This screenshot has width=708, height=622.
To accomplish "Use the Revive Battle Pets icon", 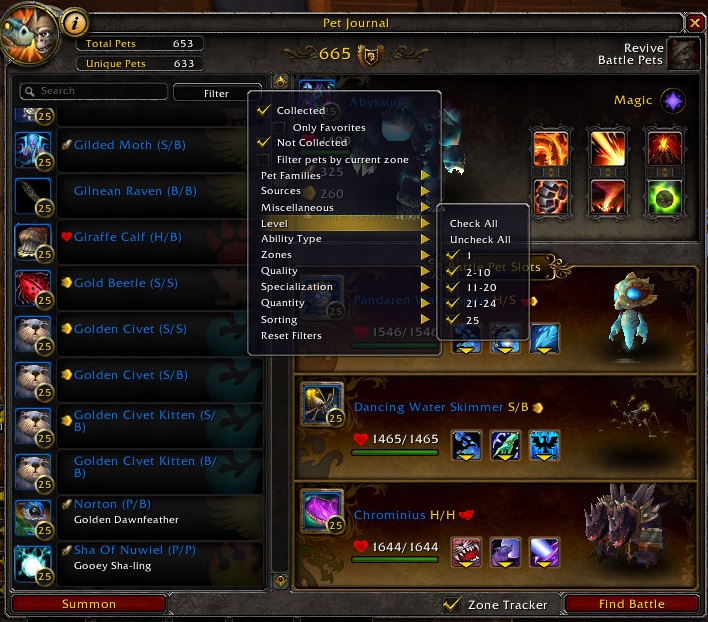I will 684,54.
